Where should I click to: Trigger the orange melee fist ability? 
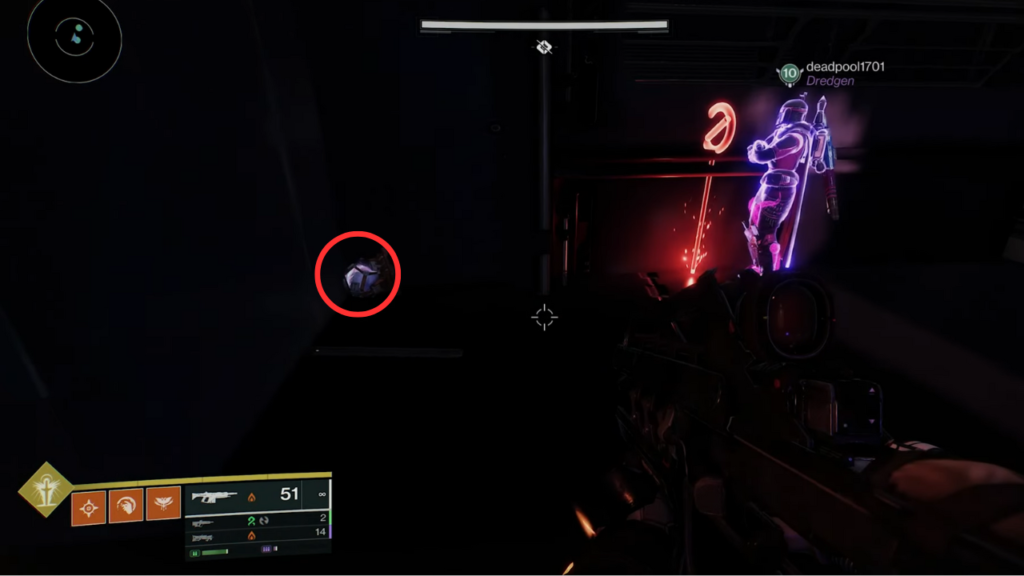tap(126, 506)
